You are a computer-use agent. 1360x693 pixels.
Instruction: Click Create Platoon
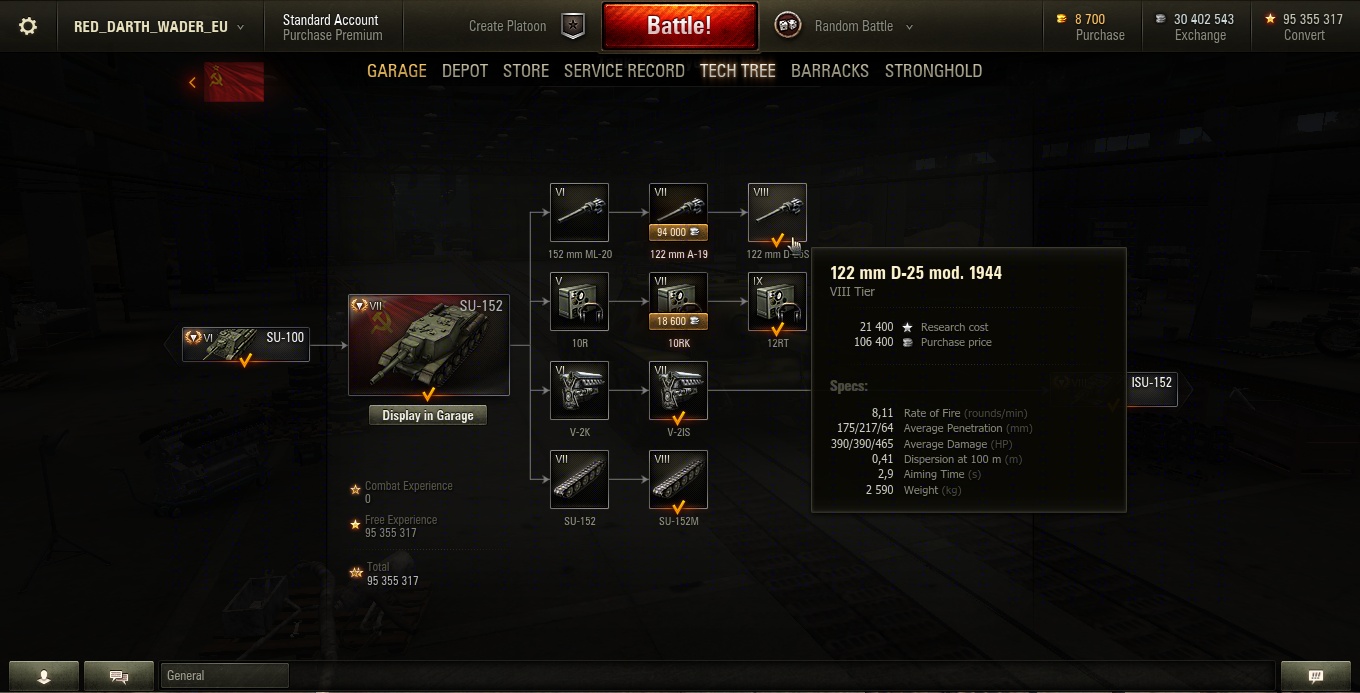[x=526, y=27]
